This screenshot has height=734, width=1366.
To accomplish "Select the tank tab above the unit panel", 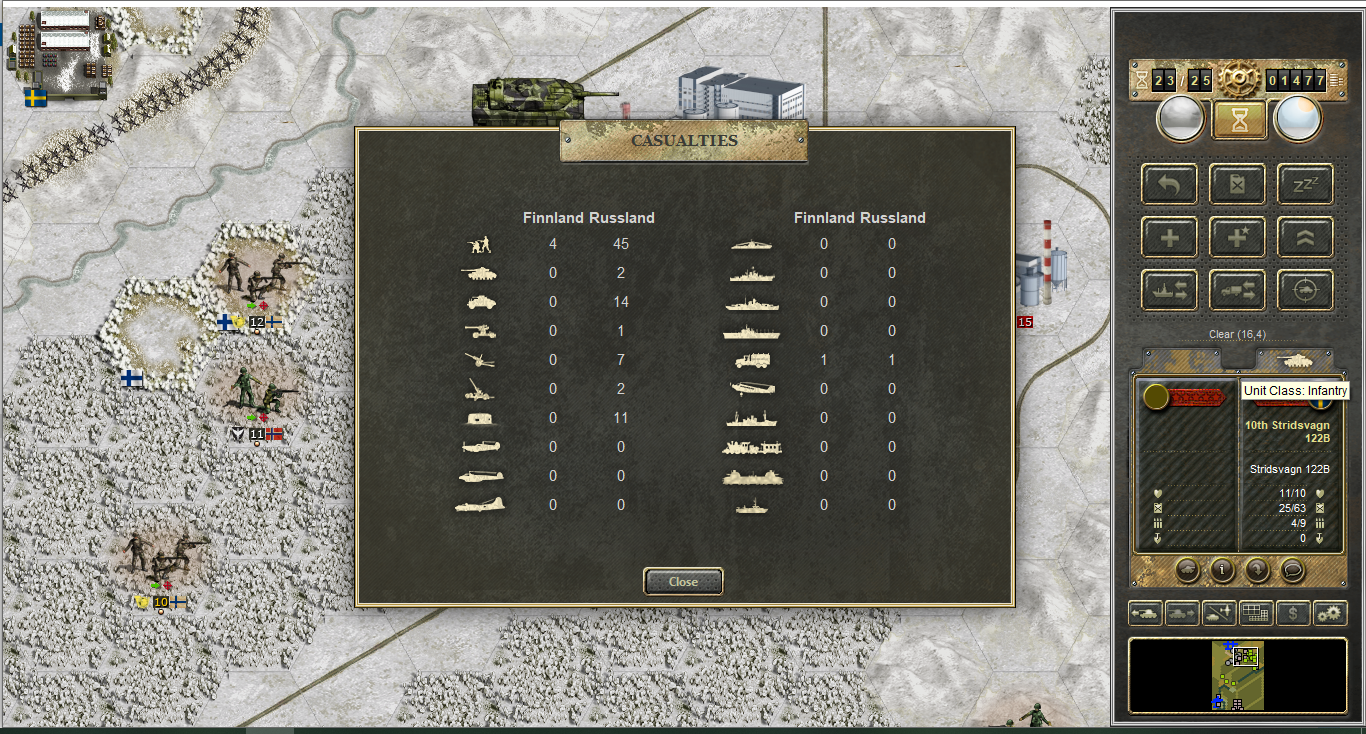I will (1294, 360).
